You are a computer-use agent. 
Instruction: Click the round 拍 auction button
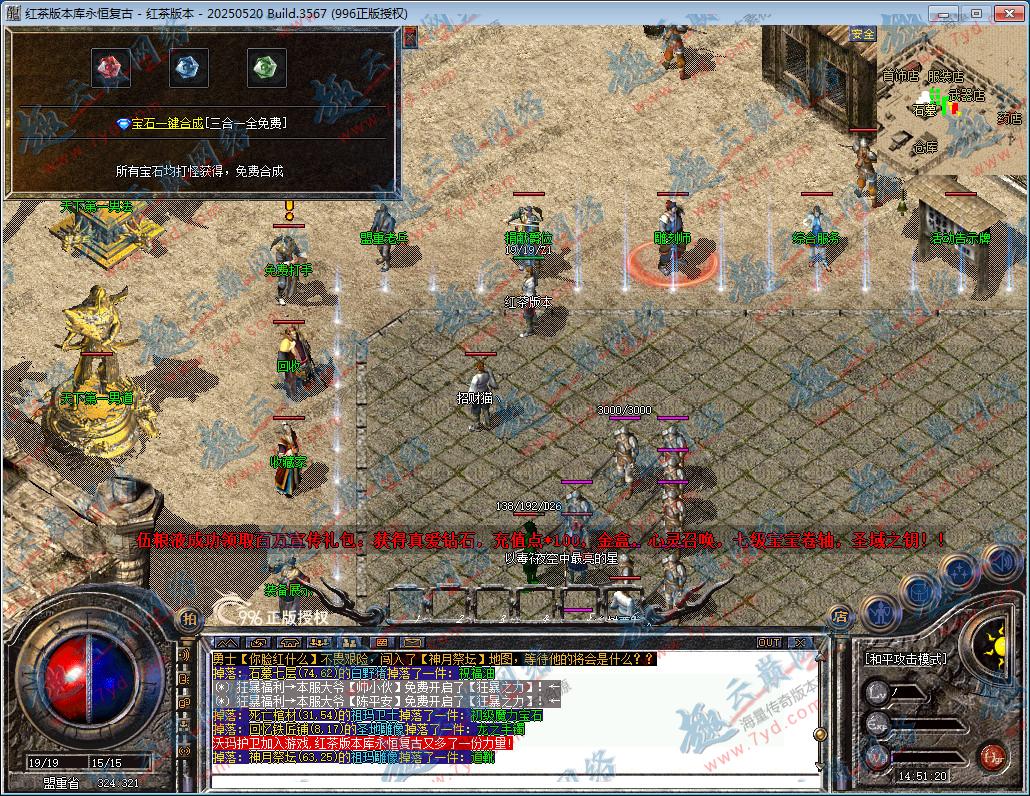188,619
